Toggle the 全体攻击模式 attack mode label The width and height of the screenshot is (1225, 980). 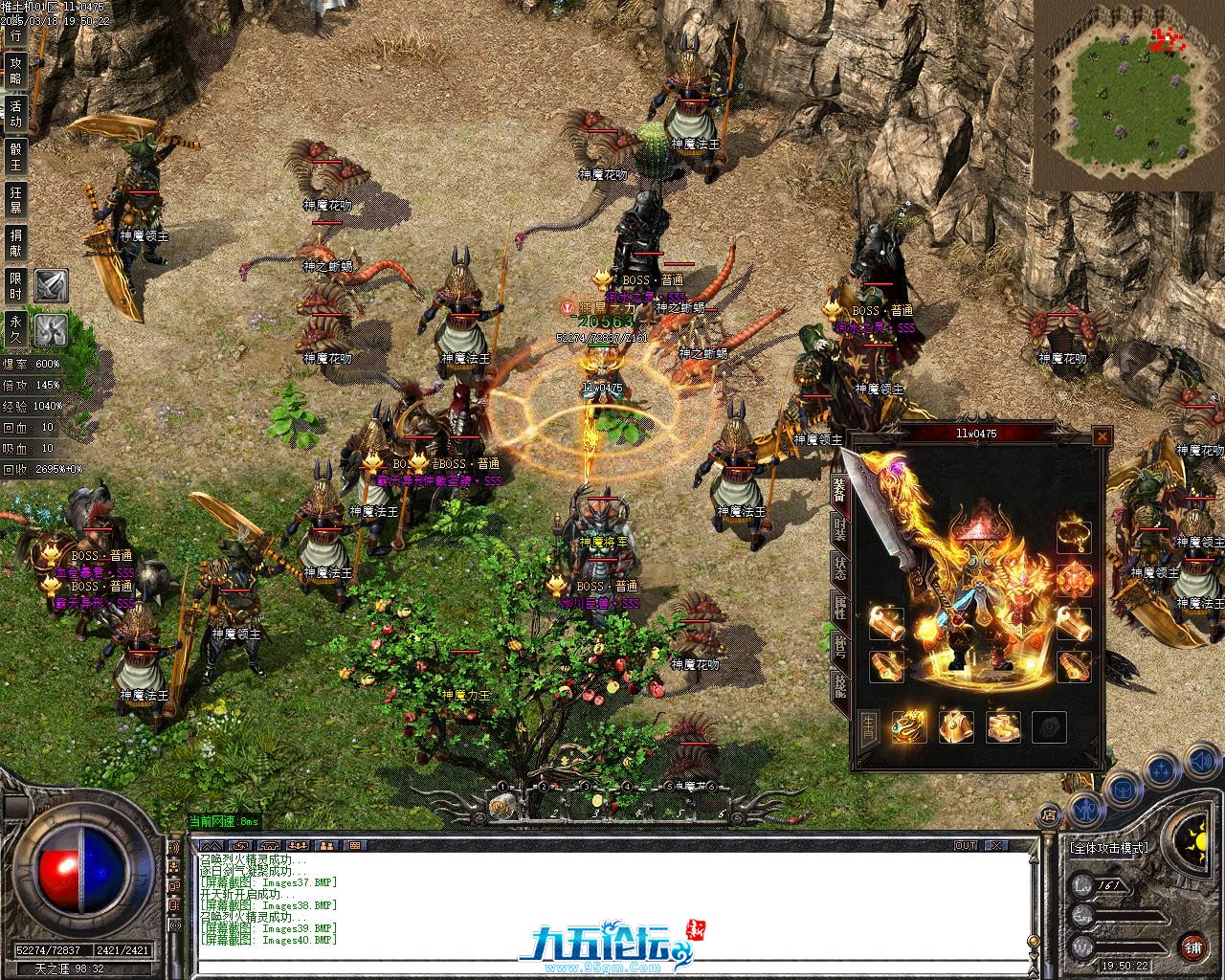tap(1109, 848)
